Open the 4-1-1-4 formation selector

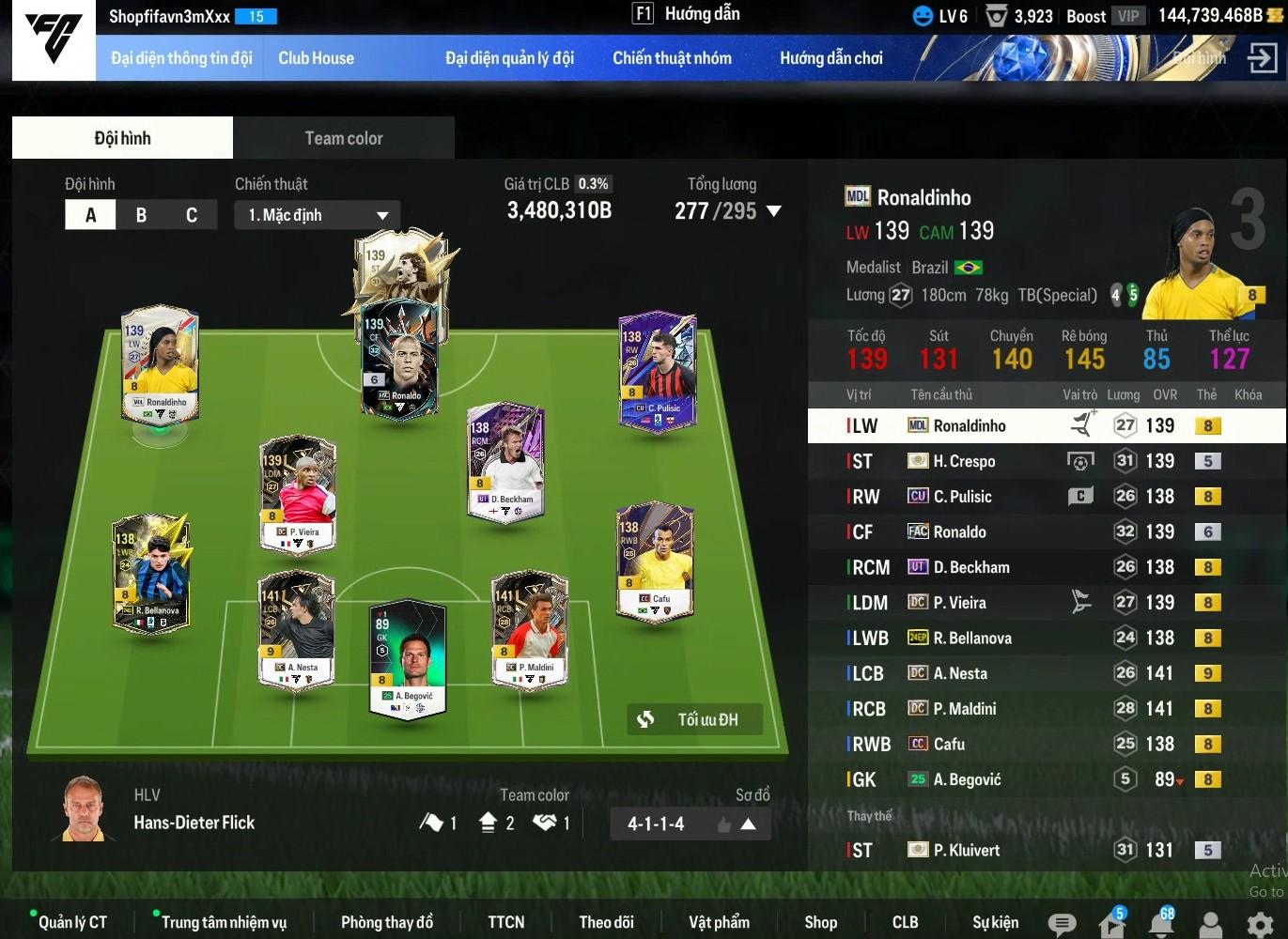tap(691, 824)
